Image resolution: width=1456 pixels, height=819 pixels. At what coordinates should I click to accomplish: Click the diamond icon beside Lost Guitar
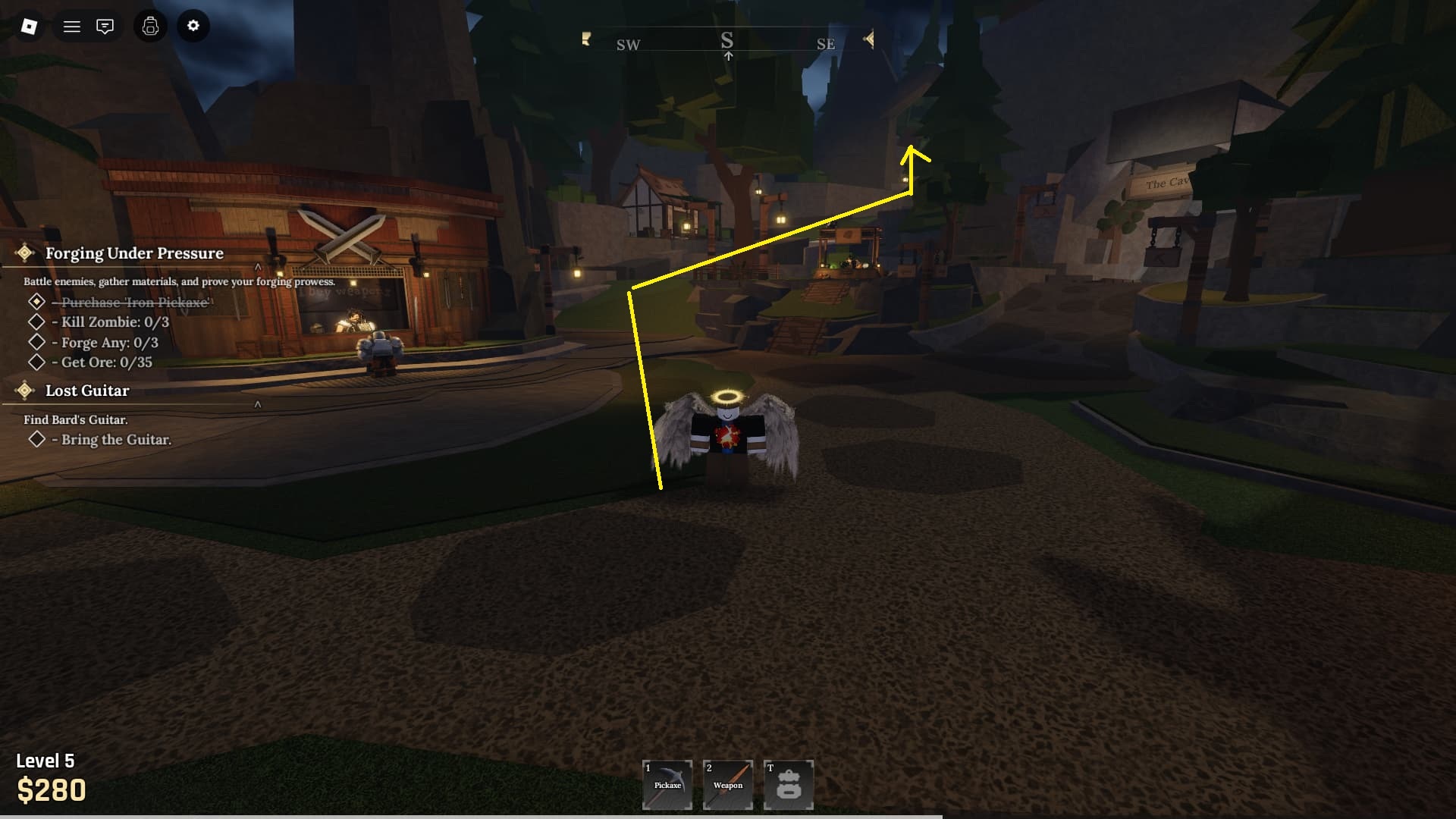pos(25,391)
